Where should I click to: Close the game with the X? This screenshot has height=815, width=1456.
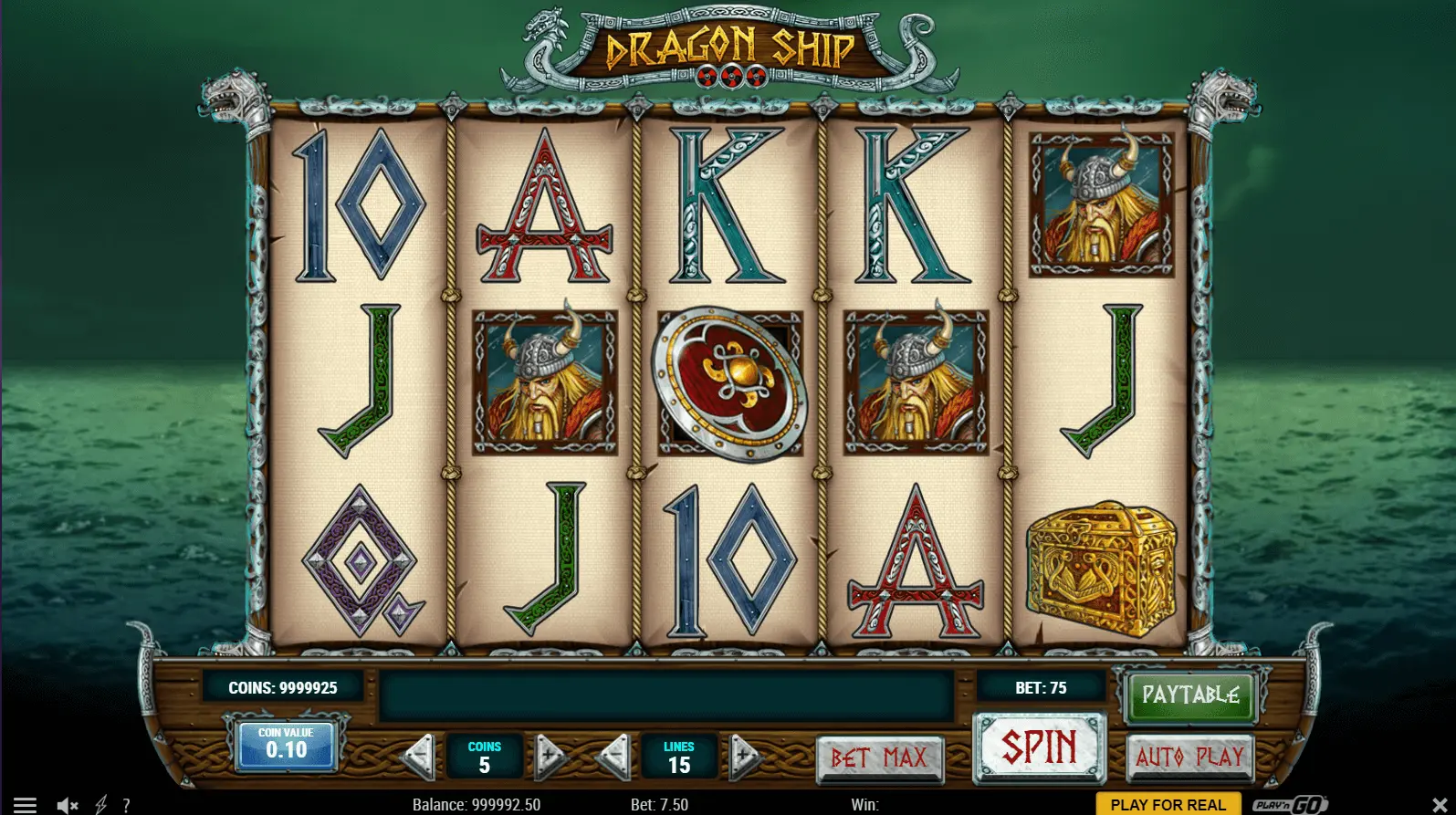point(1440,805)
